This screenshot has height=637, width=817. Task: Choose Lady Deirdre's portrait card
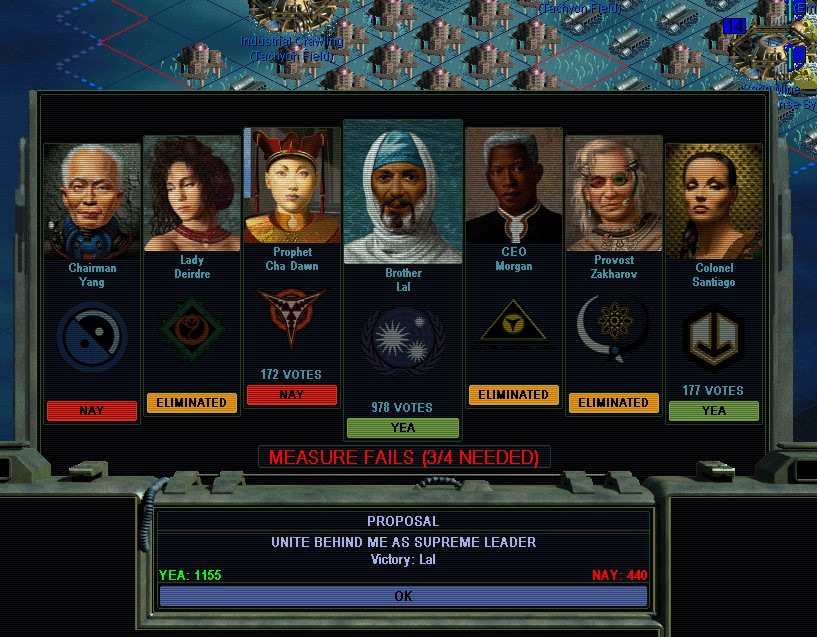(x=192, y=194)
